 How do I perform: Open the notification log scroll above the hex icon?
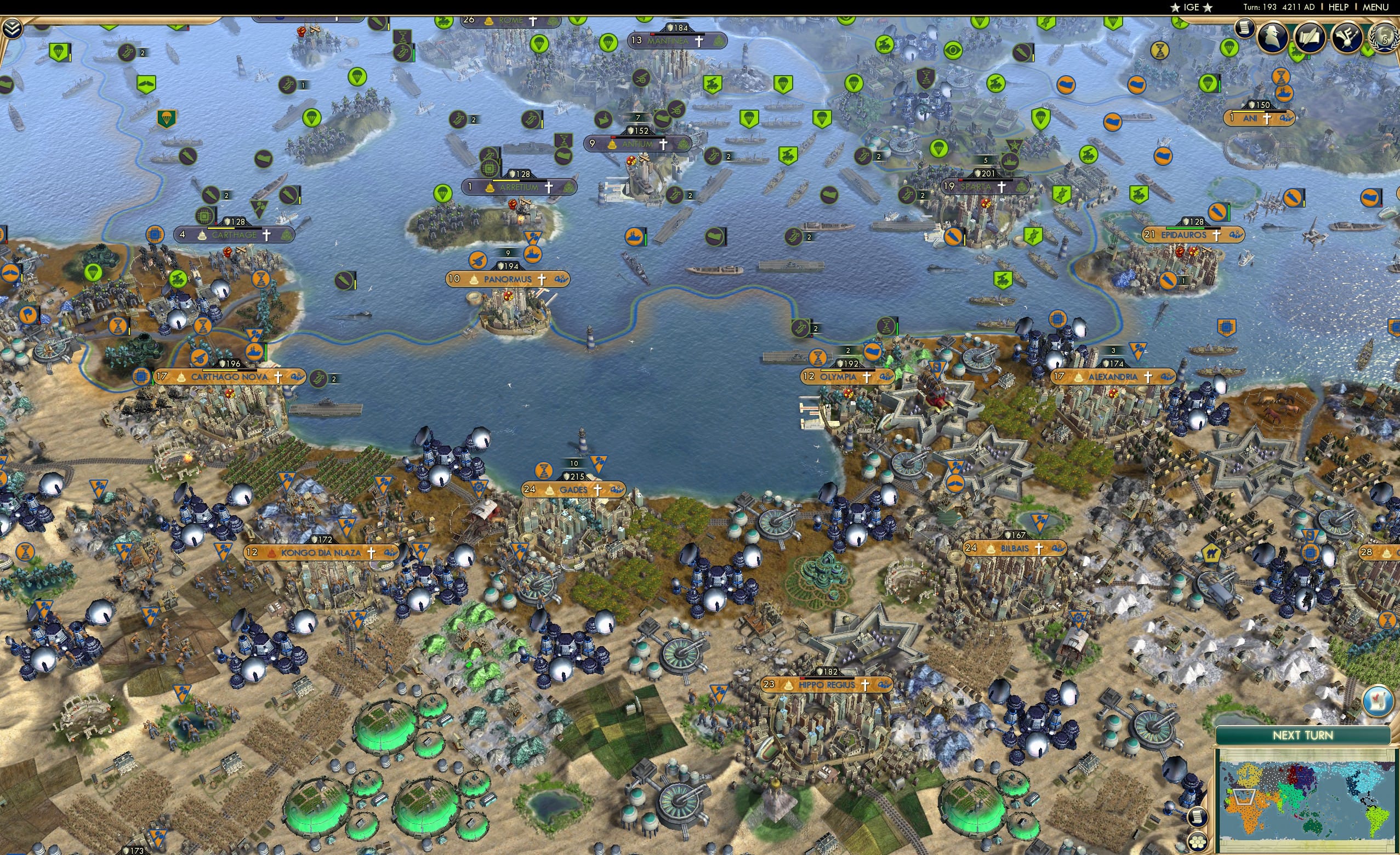coord(1198,818)
